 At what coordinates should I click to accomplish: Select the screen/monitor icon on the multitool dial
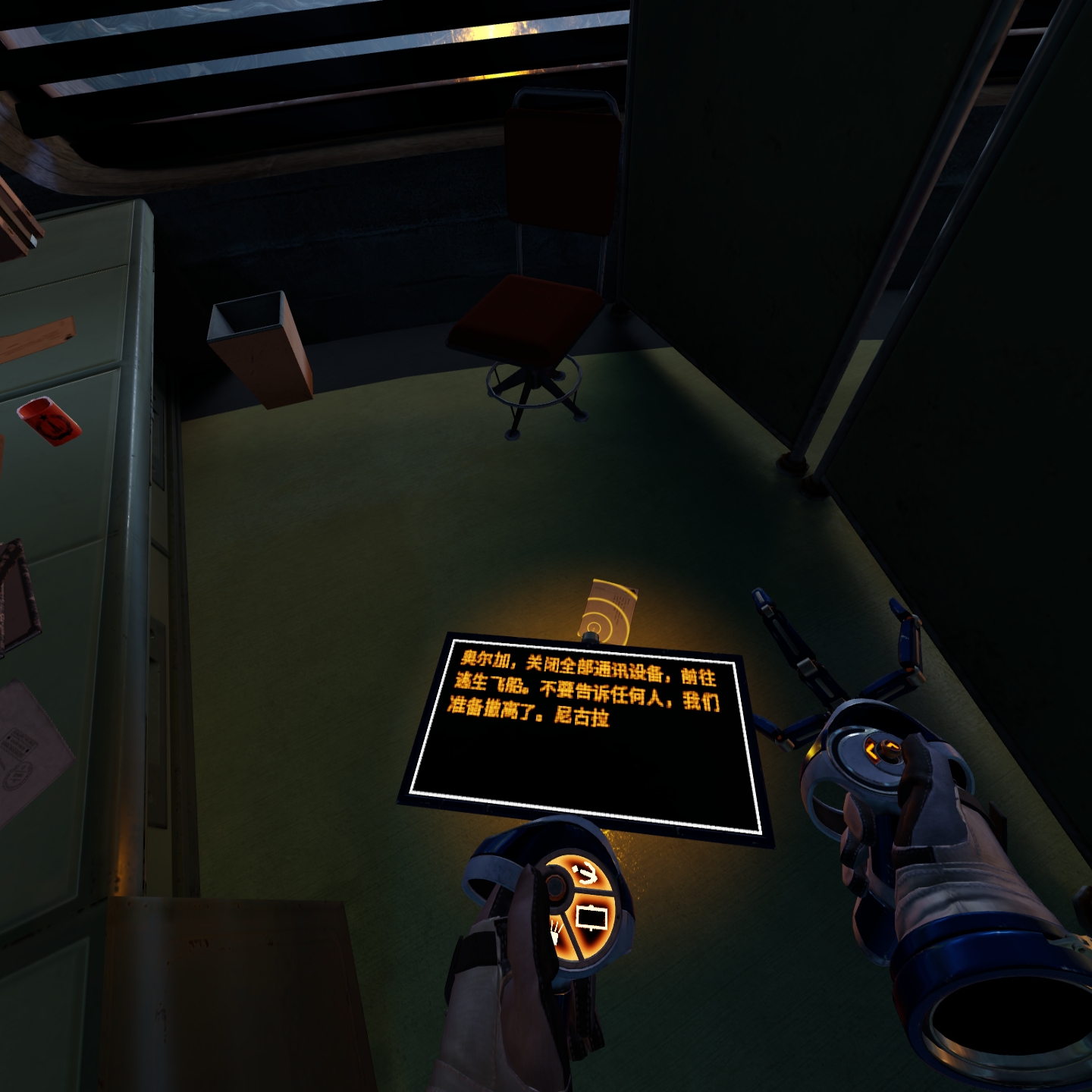point(591,916)
